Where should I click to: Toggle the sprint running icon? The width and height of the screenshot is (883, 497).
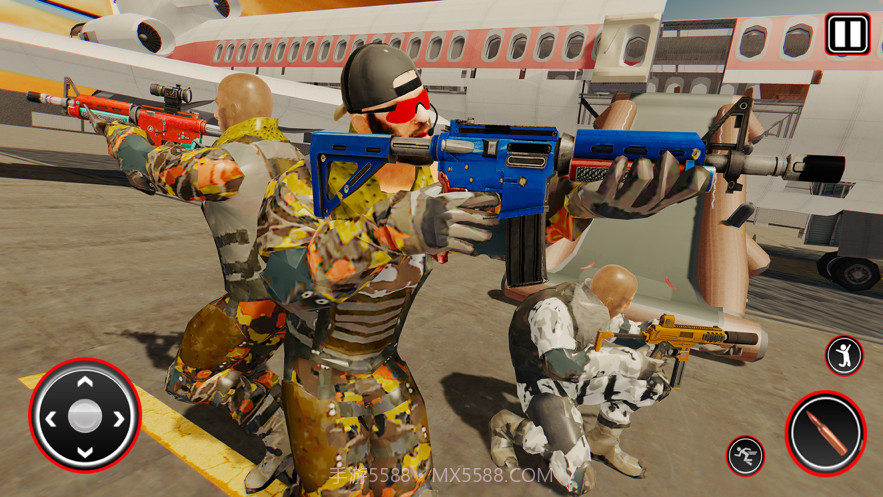point(745,455)
